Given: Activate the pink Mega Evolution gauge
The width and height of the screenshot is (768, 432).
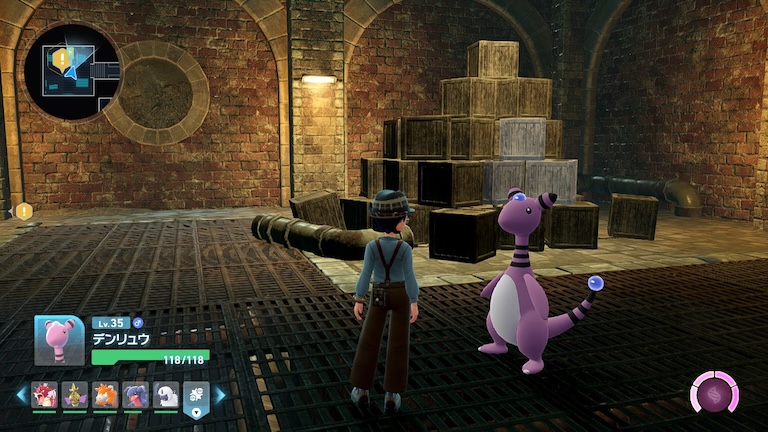Looking at the screenshot, I should point(714,392).
